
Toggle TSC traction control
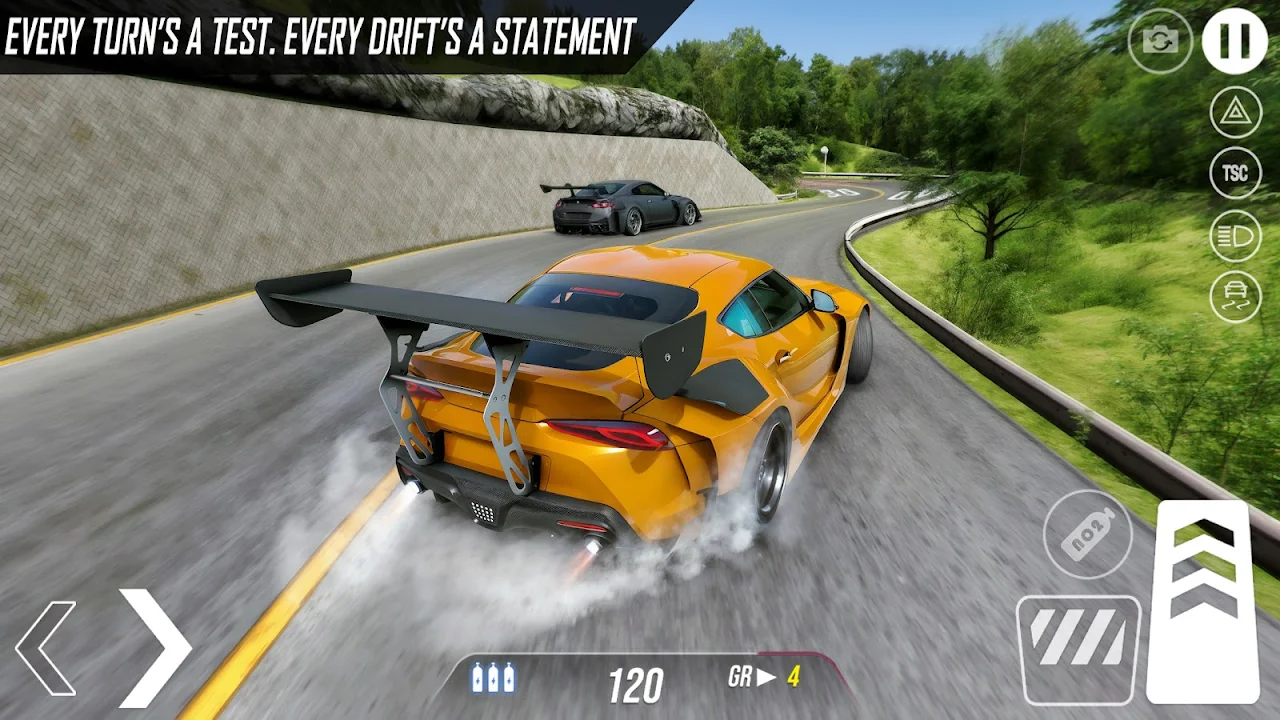point(1236,173)
